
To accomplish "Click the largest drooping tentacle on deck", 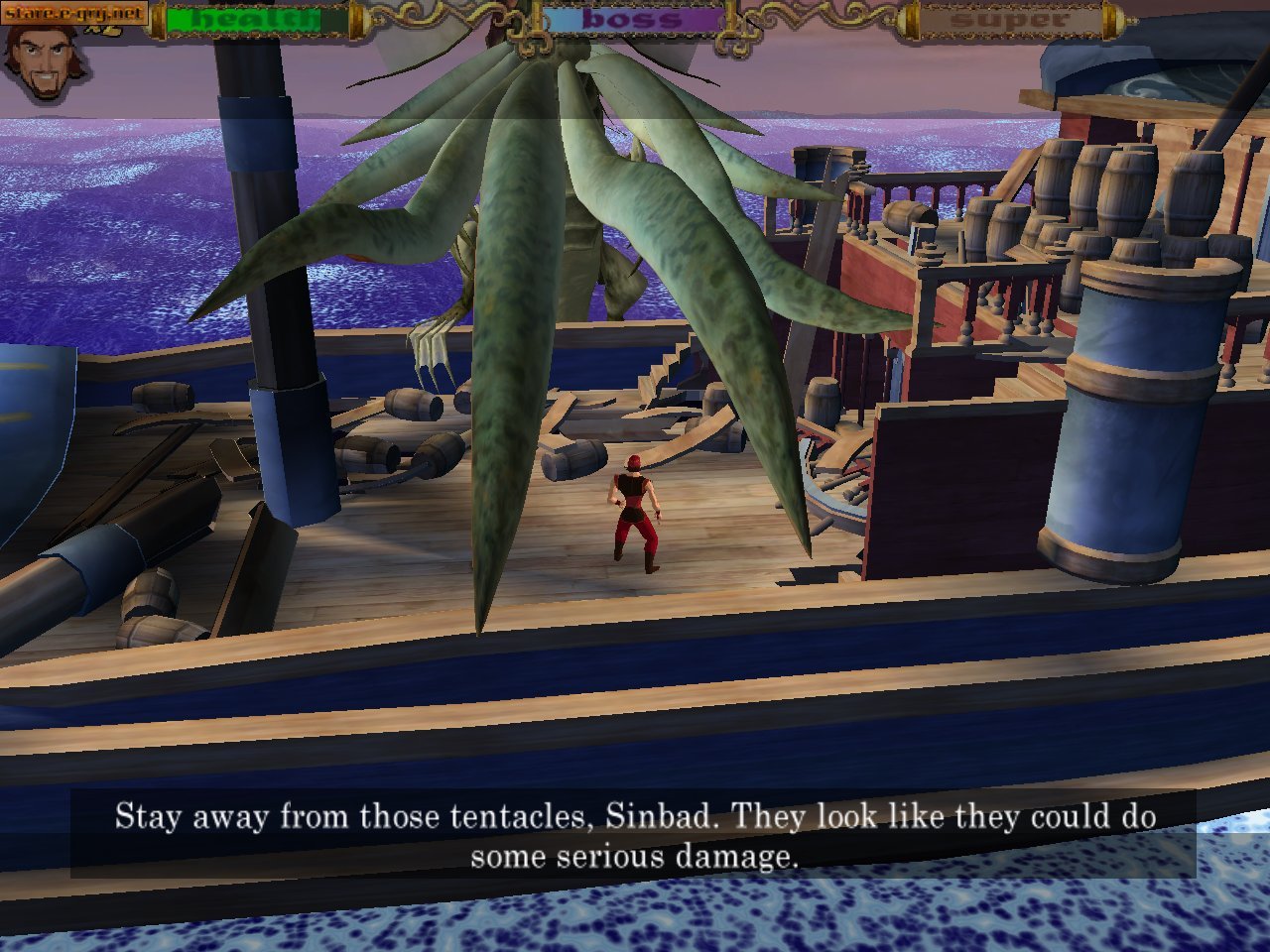I will point(496,397).
